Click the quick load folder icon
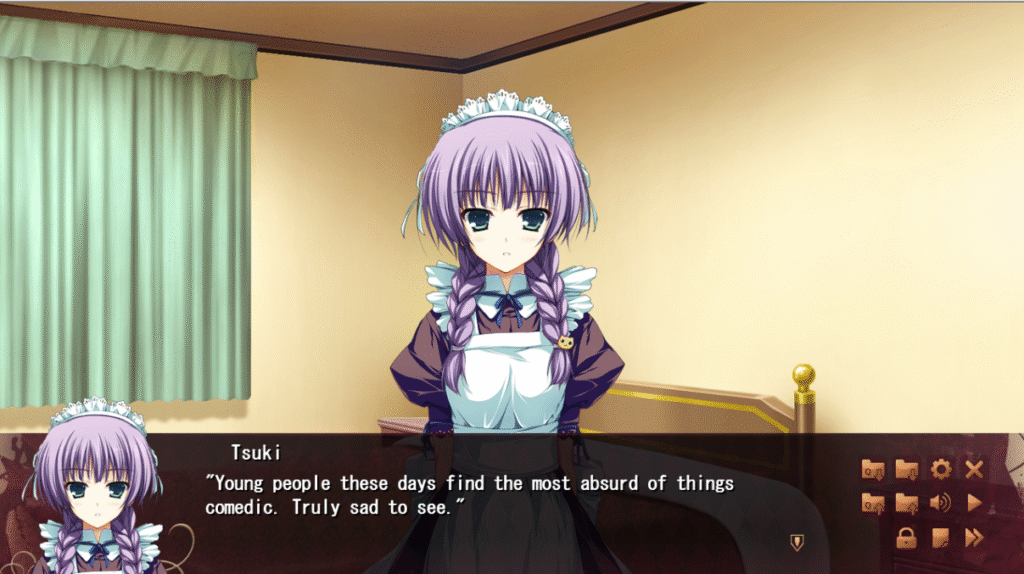Image resolution: width=1024 pixels, height=574 pixels. [x=872, y=503]
